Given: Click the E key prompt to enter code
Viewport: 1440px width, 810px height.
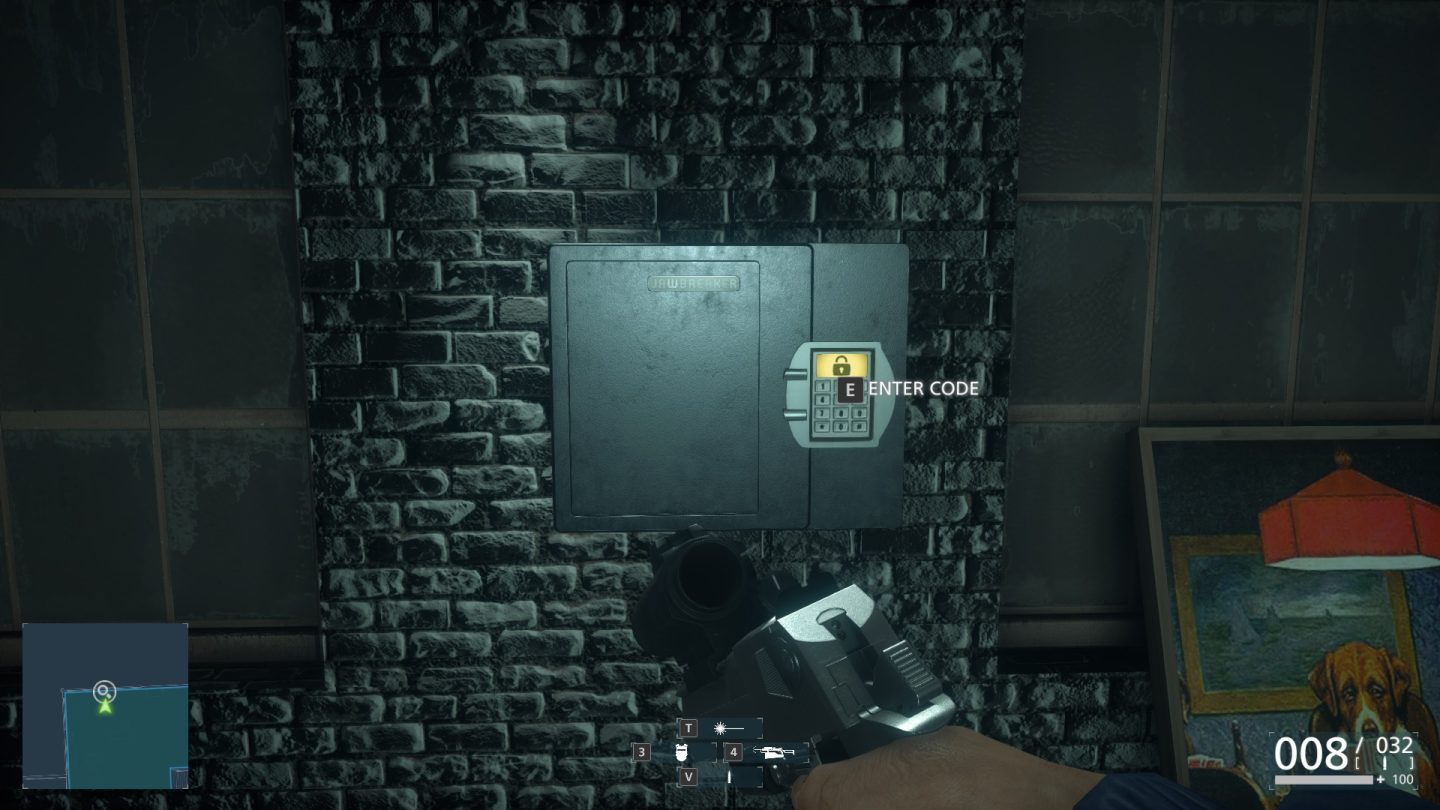Looking at the screenshot, I should pyautogui.click(x=848, y=389).
